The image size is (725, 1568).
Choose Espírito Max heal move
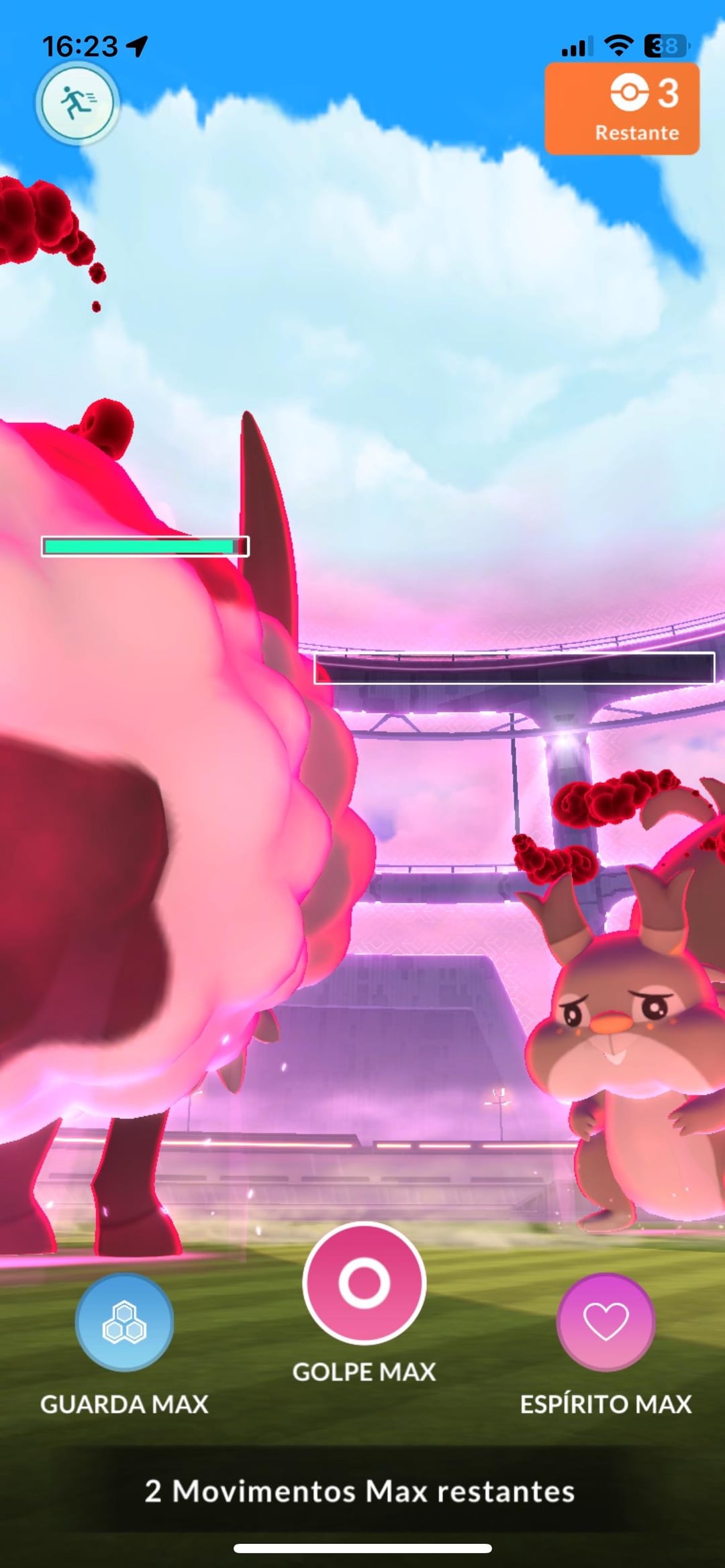[605, 1322]
